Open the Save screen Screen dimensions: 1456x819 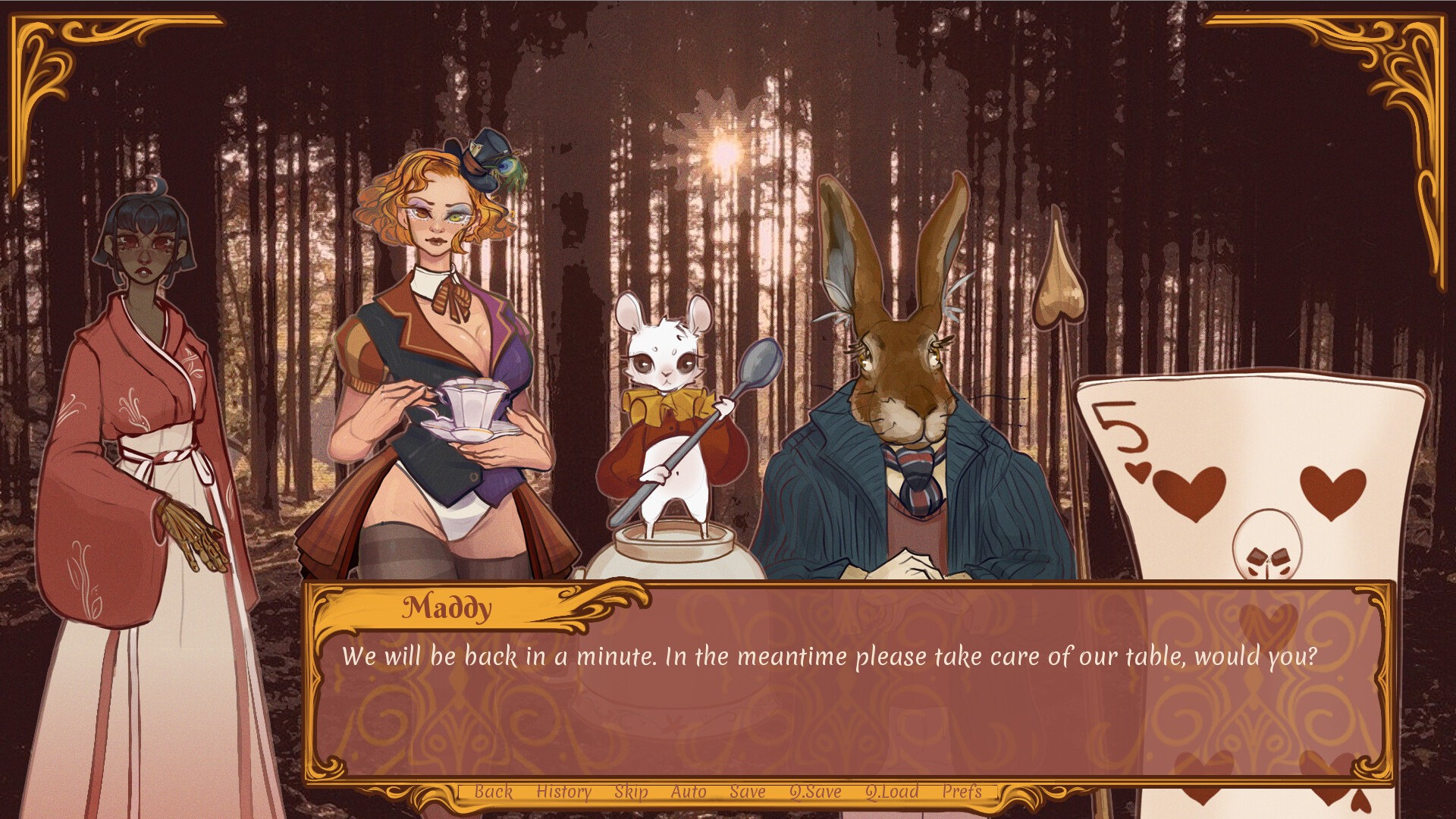[x=746, y=792]
